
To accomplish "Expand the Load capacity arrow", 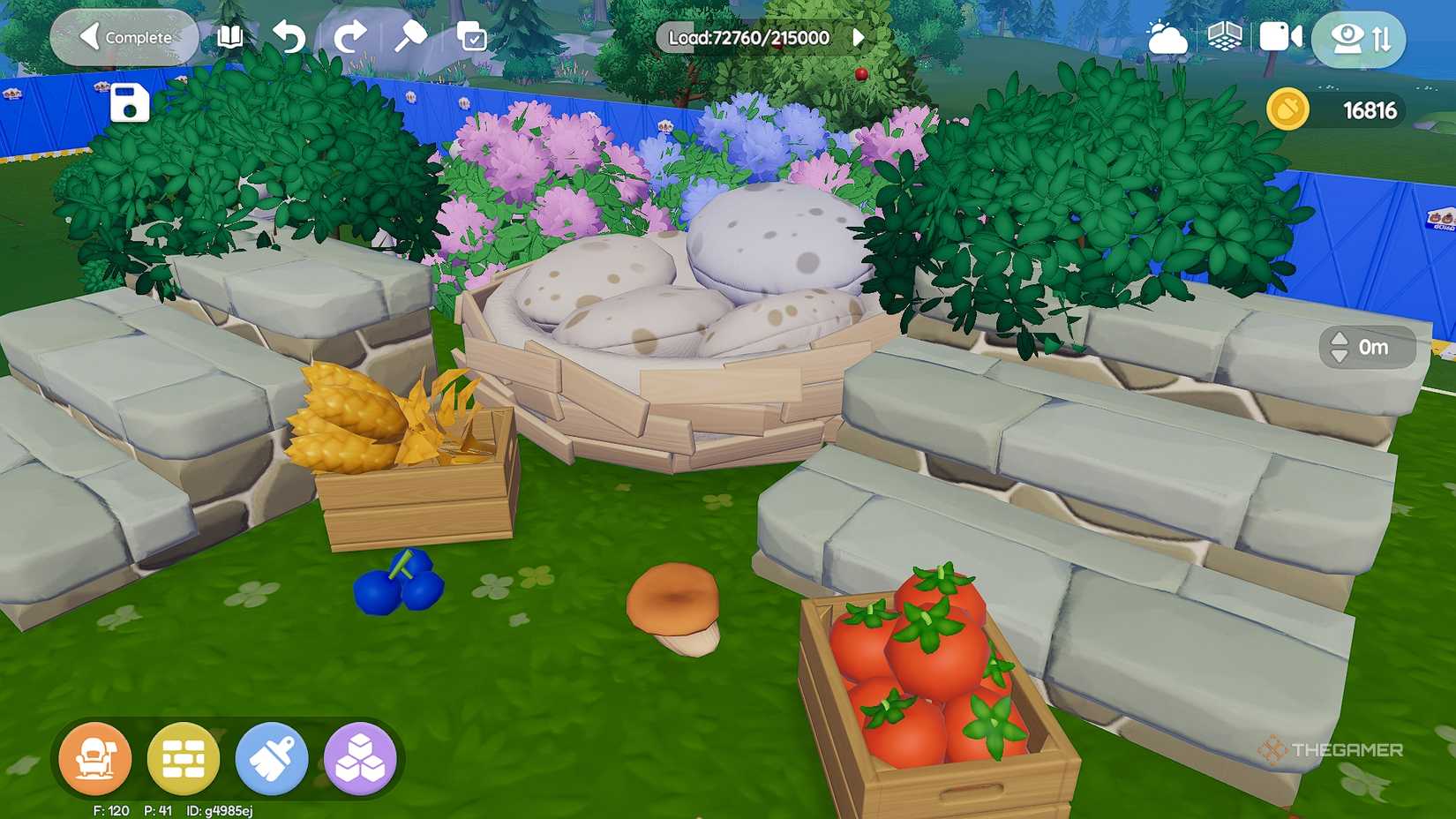I will [x=859, y=37].
